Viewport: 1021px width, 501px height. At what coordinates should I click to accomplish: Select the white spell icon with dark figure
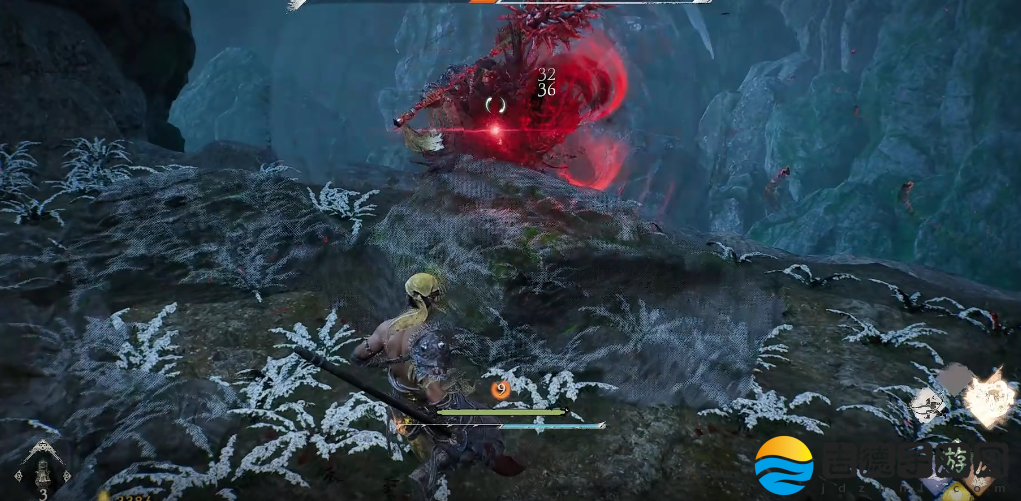pos(929,403)
